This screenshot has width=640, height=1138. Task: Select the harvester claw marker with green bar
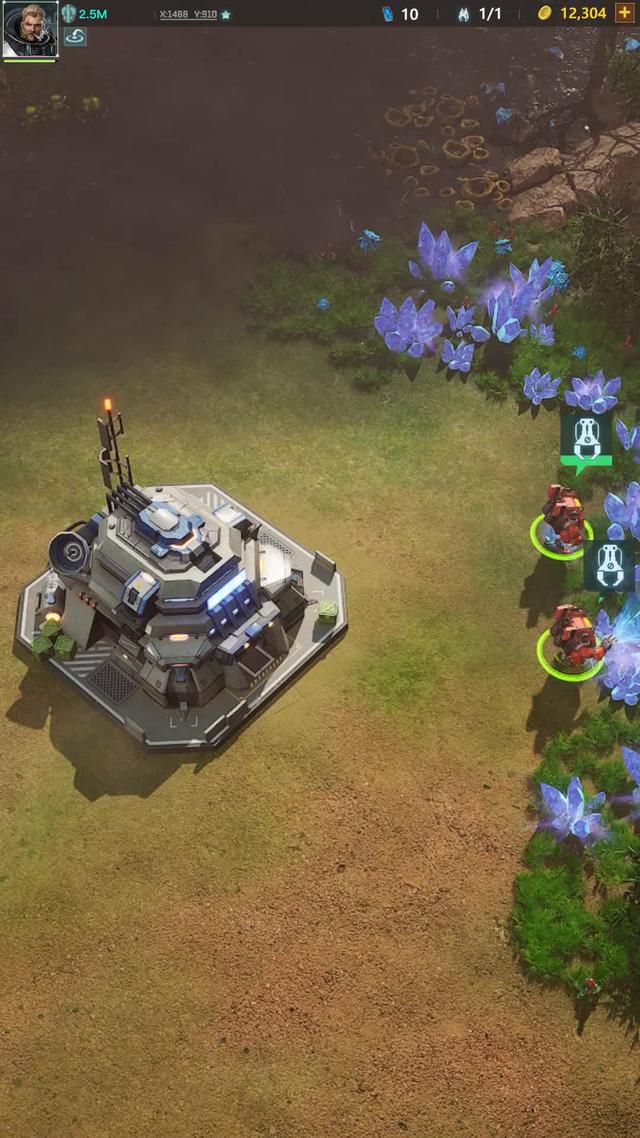point(586,440)
